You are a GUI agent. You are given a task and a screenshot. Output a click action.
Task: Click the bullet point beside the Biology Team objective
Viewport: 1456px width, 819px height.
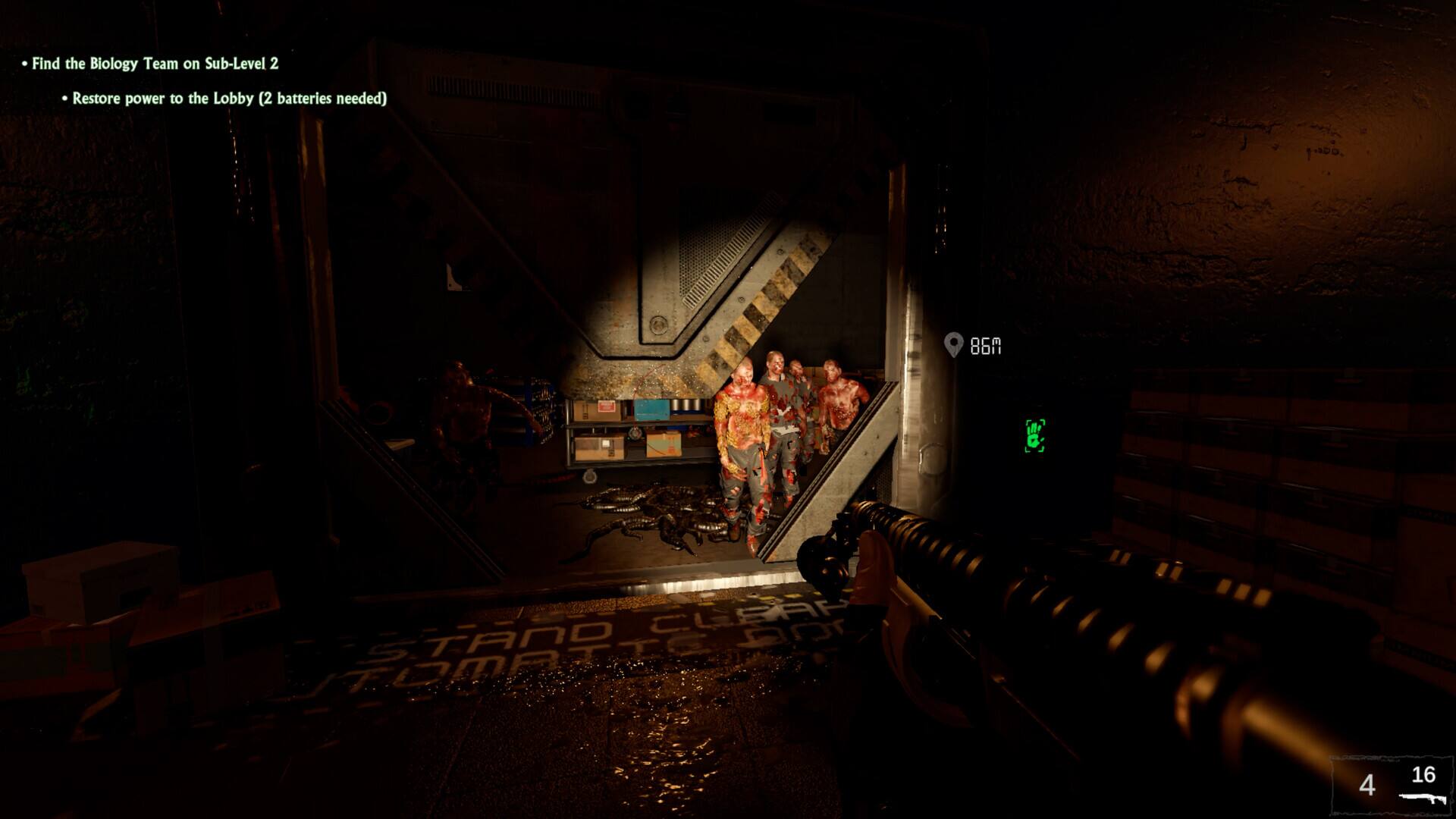(23, 65)
